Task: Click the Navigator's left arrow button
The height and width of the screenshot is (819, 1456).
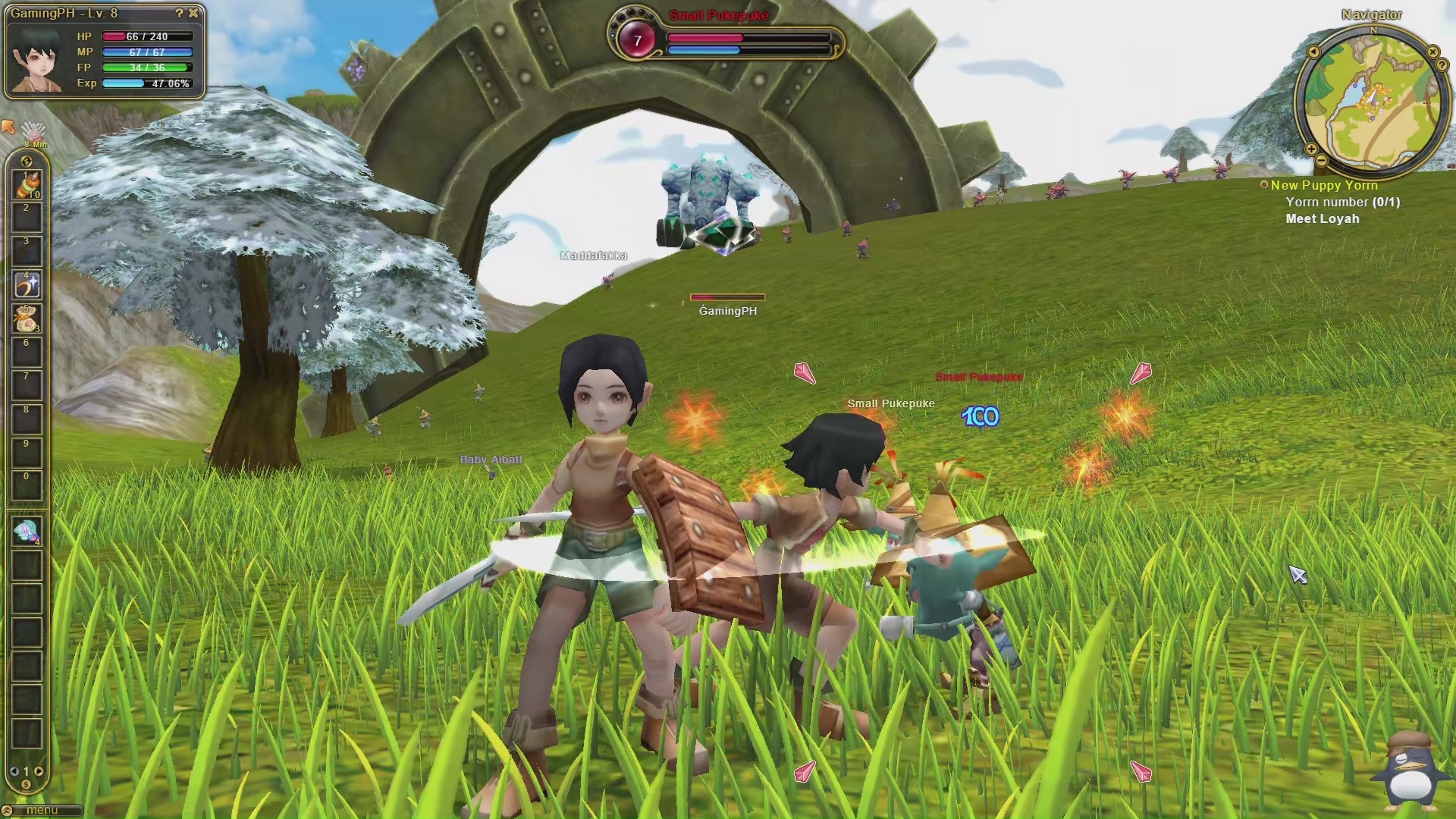Action: click(1313, 52)
